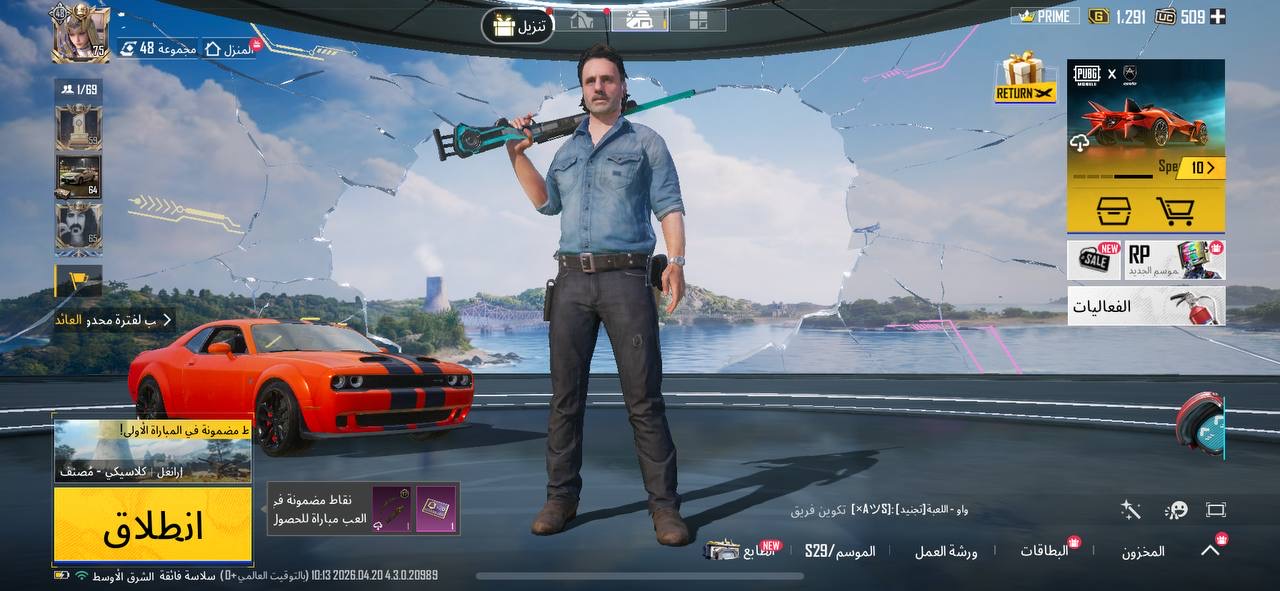Tap the تنزيل download button
Screen dimensions: 1280x591
point(518,26)
